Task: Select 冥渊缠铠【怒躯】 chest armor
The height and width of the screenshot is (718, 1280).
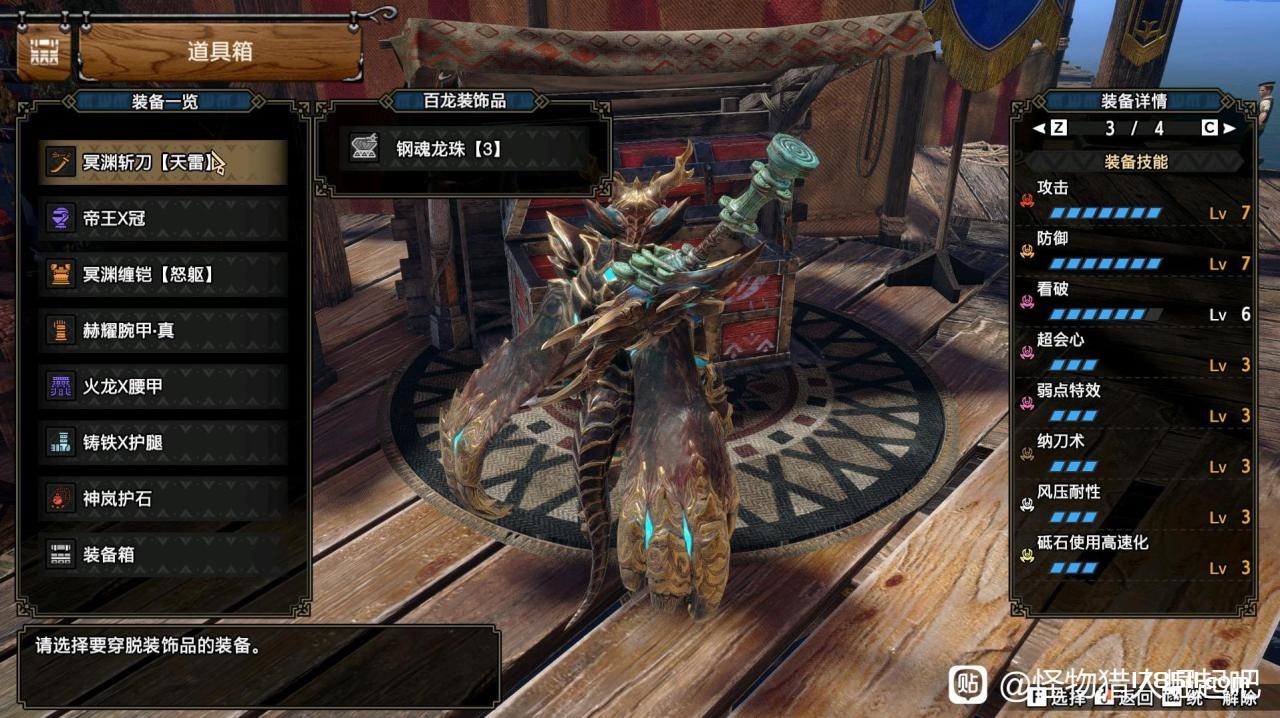Action: coord(163,274)
